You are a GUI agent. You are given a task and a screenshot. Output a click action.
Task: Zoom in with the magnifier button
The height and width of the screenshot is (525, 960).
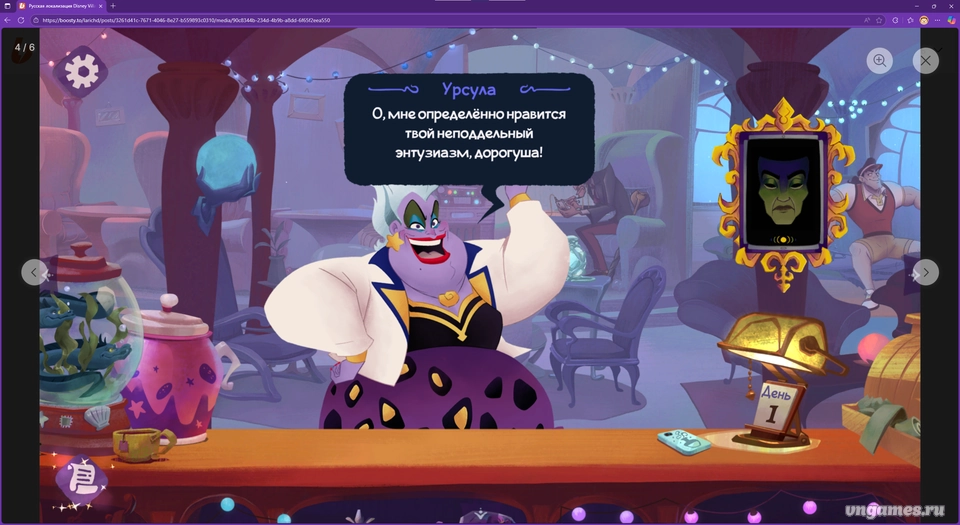click(880, 61)
